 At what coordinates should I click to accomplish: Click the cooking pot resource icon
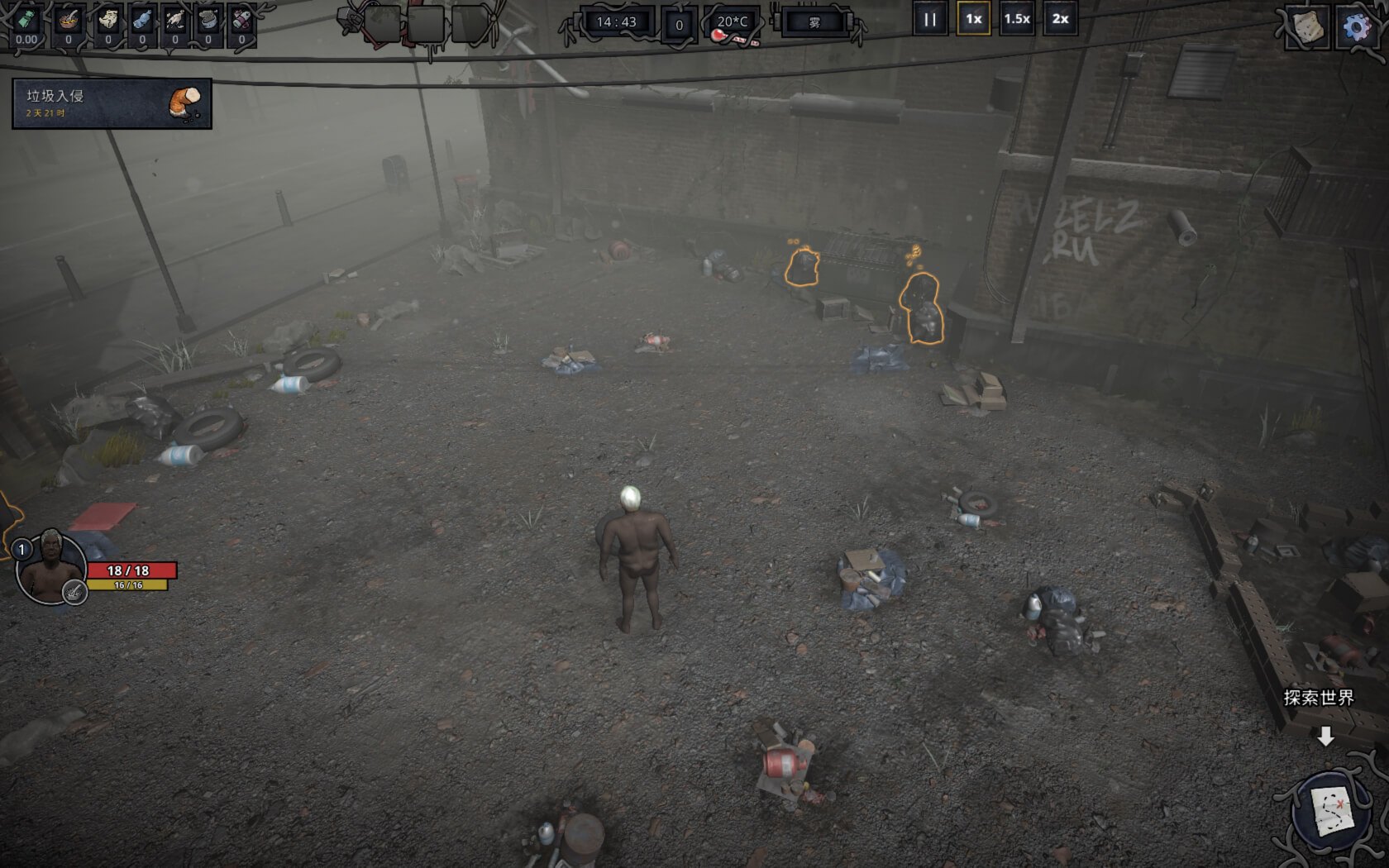point(208,21)
